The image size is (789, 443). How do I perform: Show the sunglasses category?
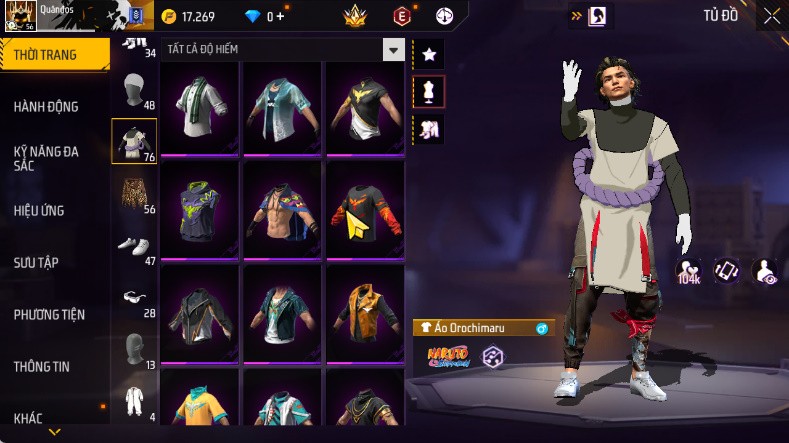[x=133, y=298]
